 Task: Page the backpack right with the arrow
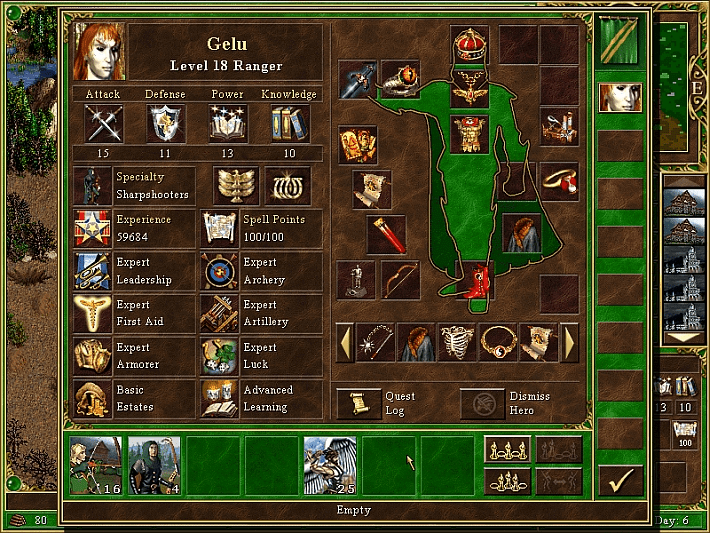click(x=571, y=342)
